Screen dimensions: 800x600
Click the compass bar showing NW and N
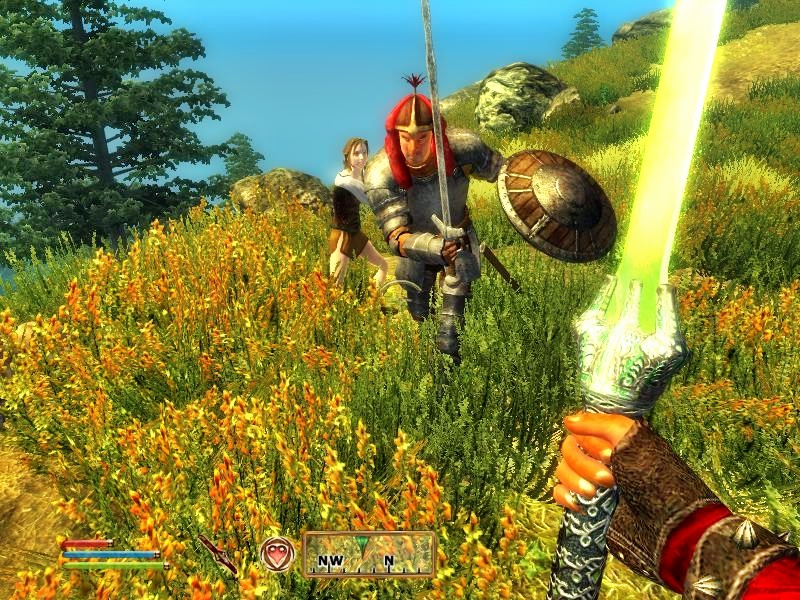click(369, 554)
